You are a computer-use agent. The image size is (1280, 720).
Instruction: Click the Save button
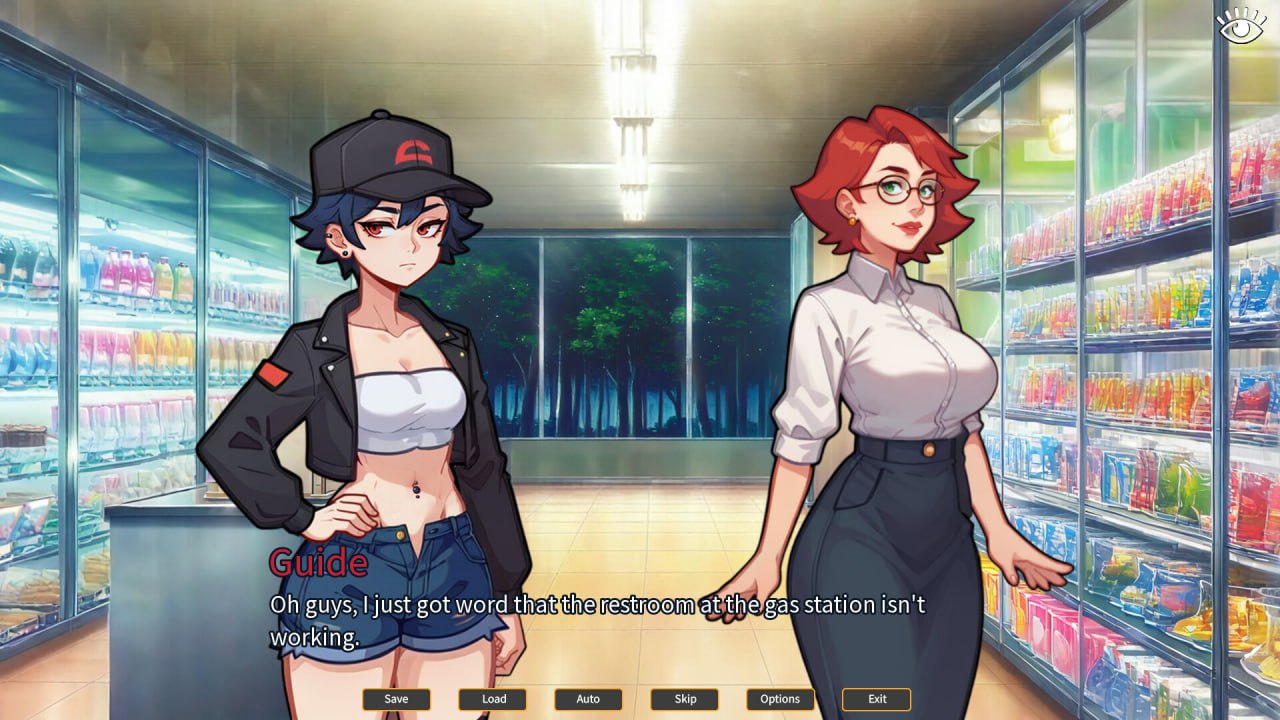(x=396, y=699)
